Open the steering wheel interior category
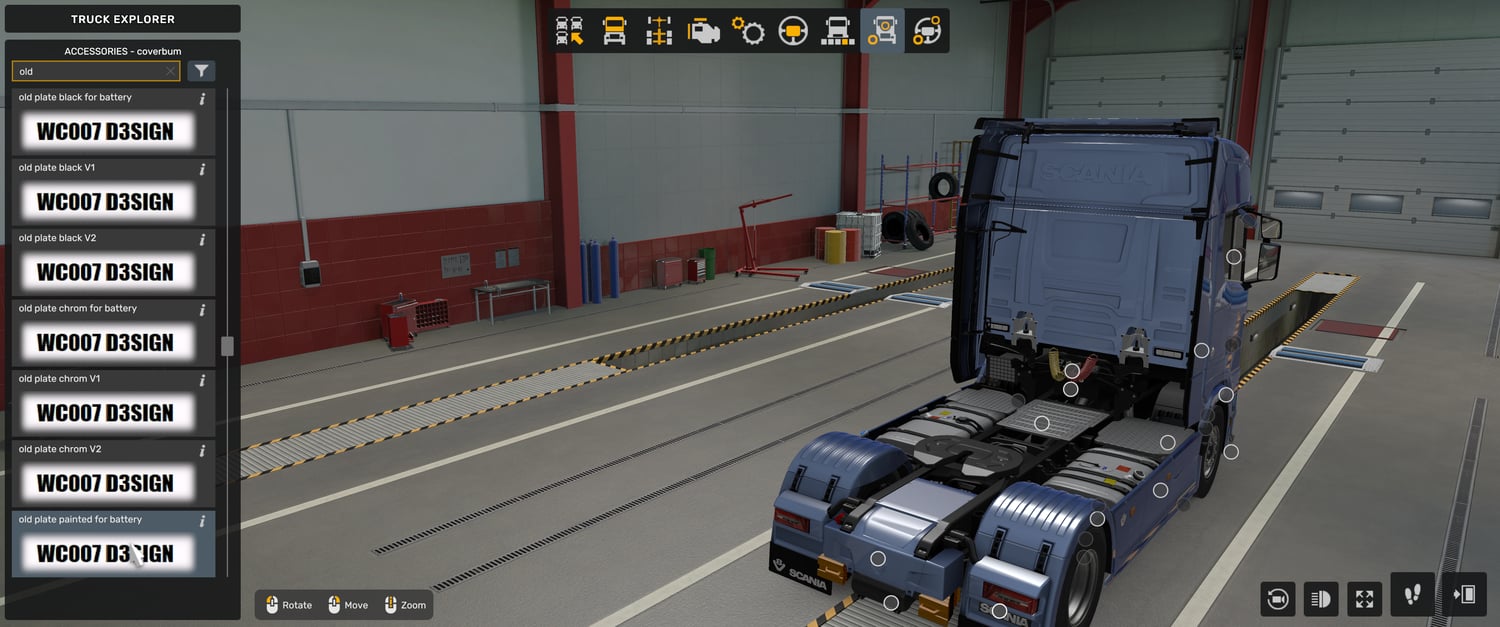Image resolution: width=1500 pixels, height=627 pixels. pyautogui.click(x=793, y=31)
